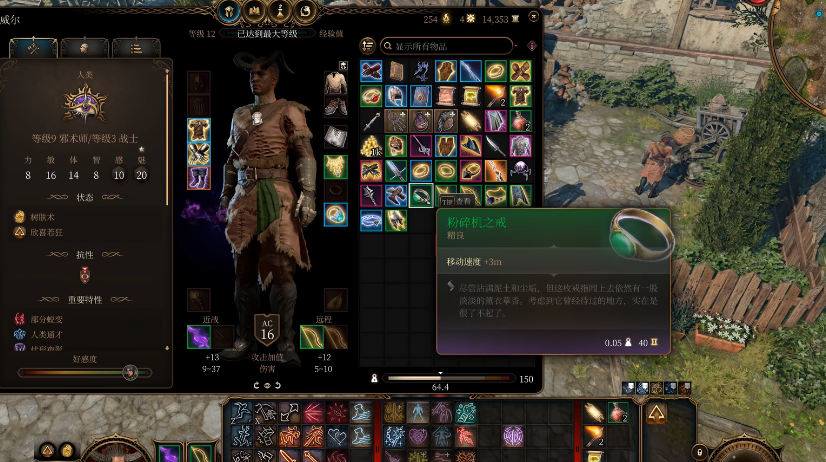Click the item search field
This screenshot has height=462, width=826.
pos(447,46)
